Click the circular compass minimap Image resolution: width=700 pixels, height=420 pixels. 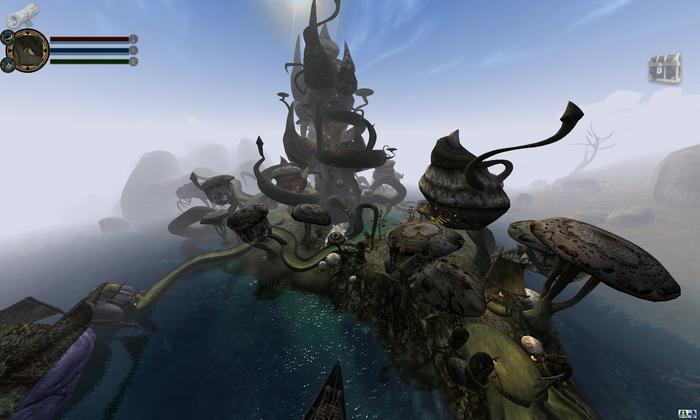[x=29, y=49]
